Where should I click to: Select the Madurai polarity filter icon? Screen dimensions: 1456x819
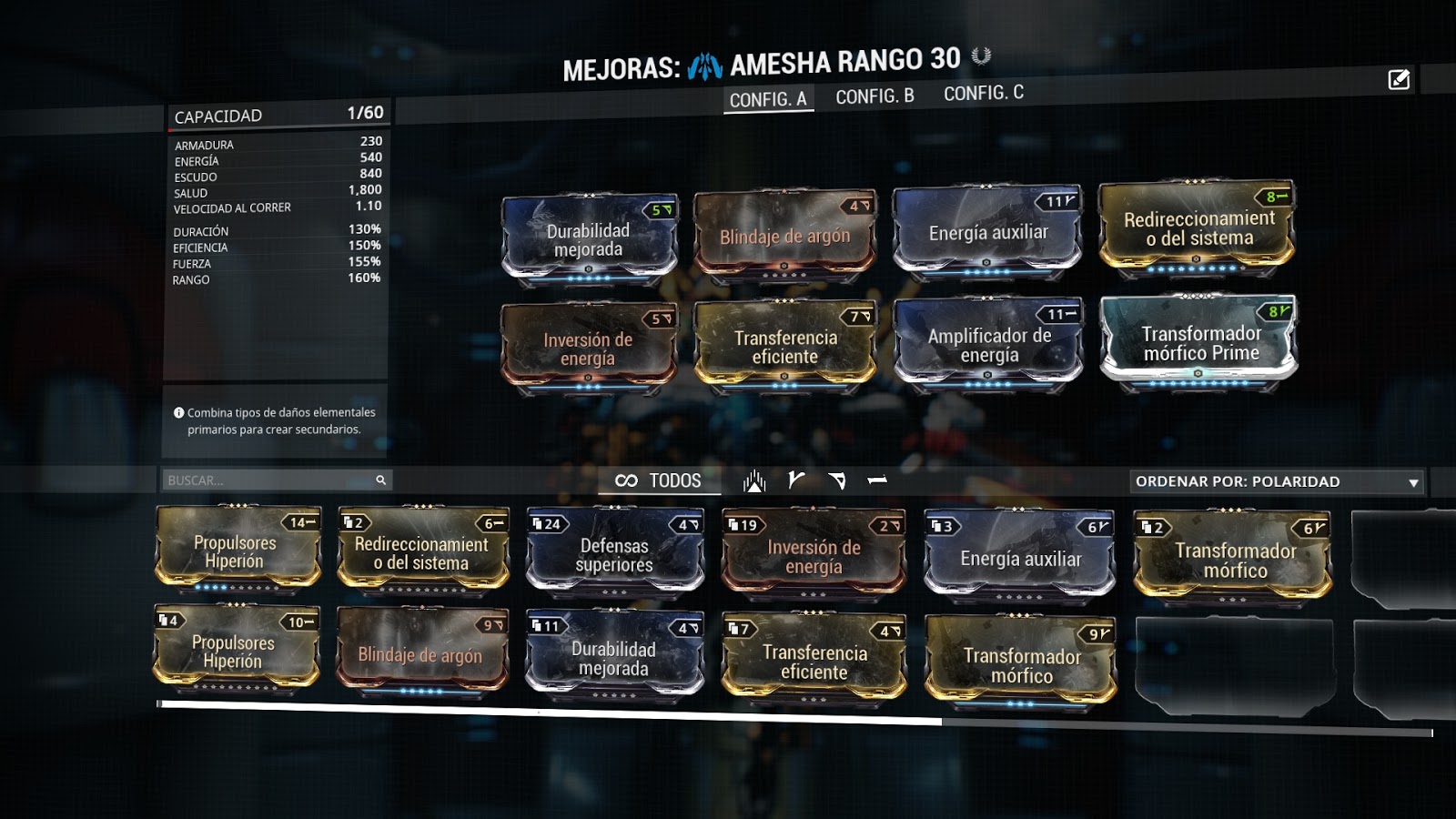click(796, 481)
